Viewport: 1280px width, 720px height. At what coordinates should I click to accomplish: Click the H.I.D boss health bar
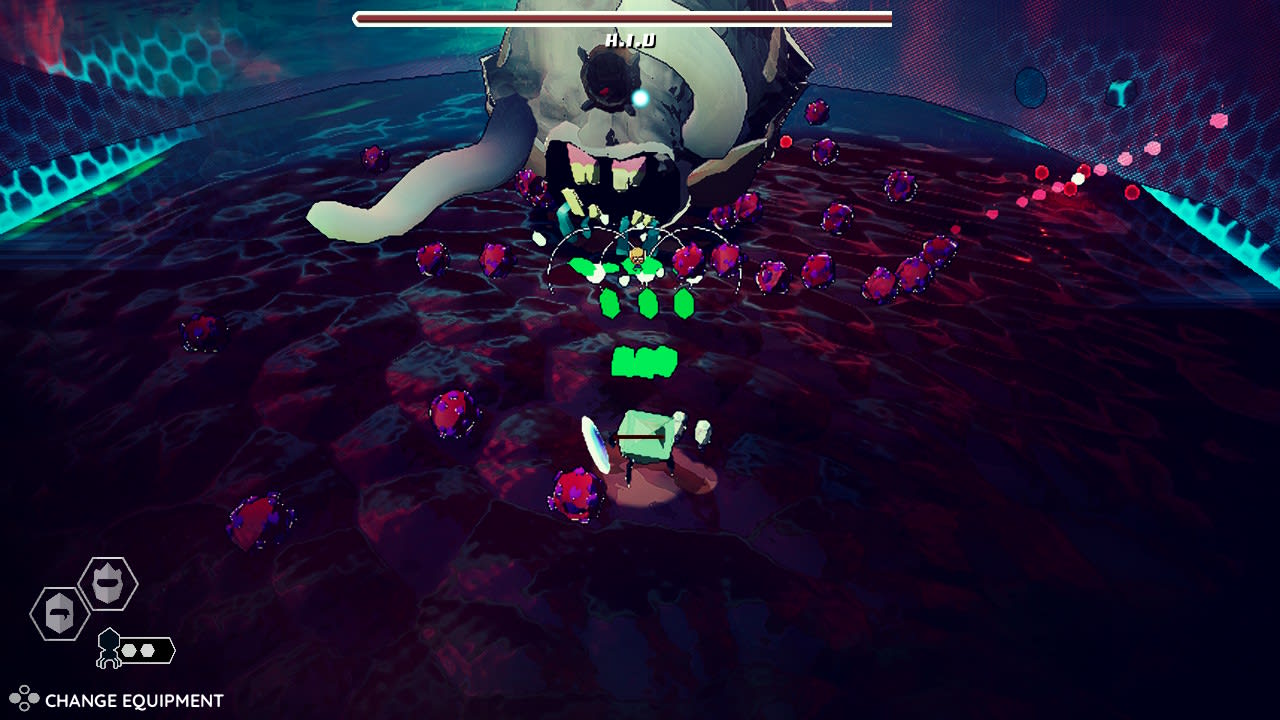(620, 18)
